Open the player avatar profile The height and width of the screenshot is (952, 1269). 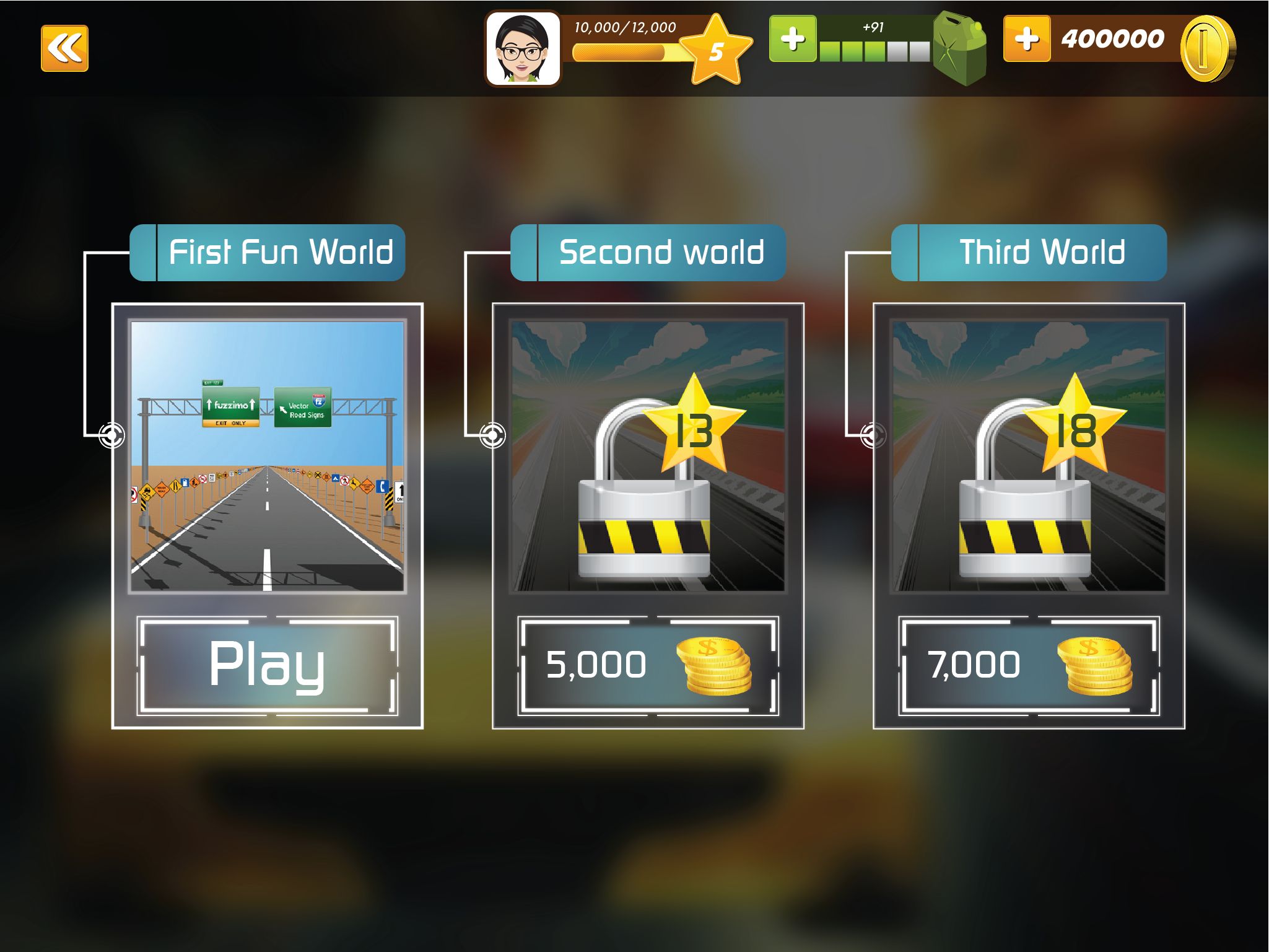[x=523, y=50]
